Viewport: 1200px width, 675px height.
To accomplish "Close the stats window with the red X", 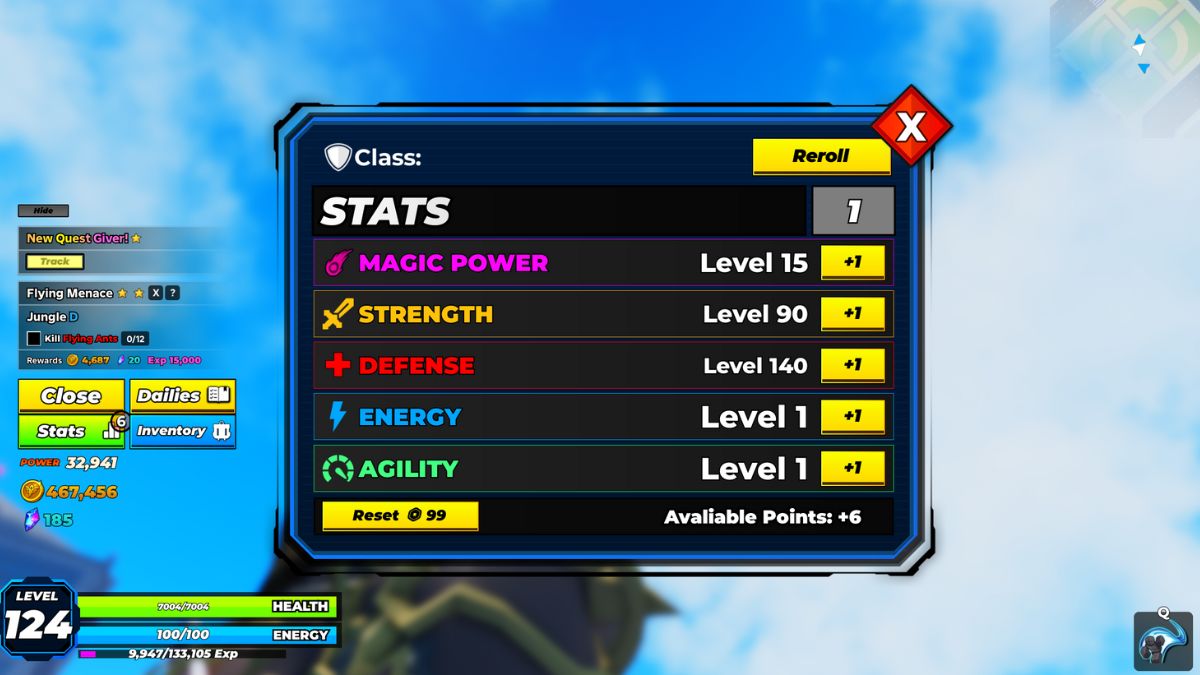I will [910, 127].
